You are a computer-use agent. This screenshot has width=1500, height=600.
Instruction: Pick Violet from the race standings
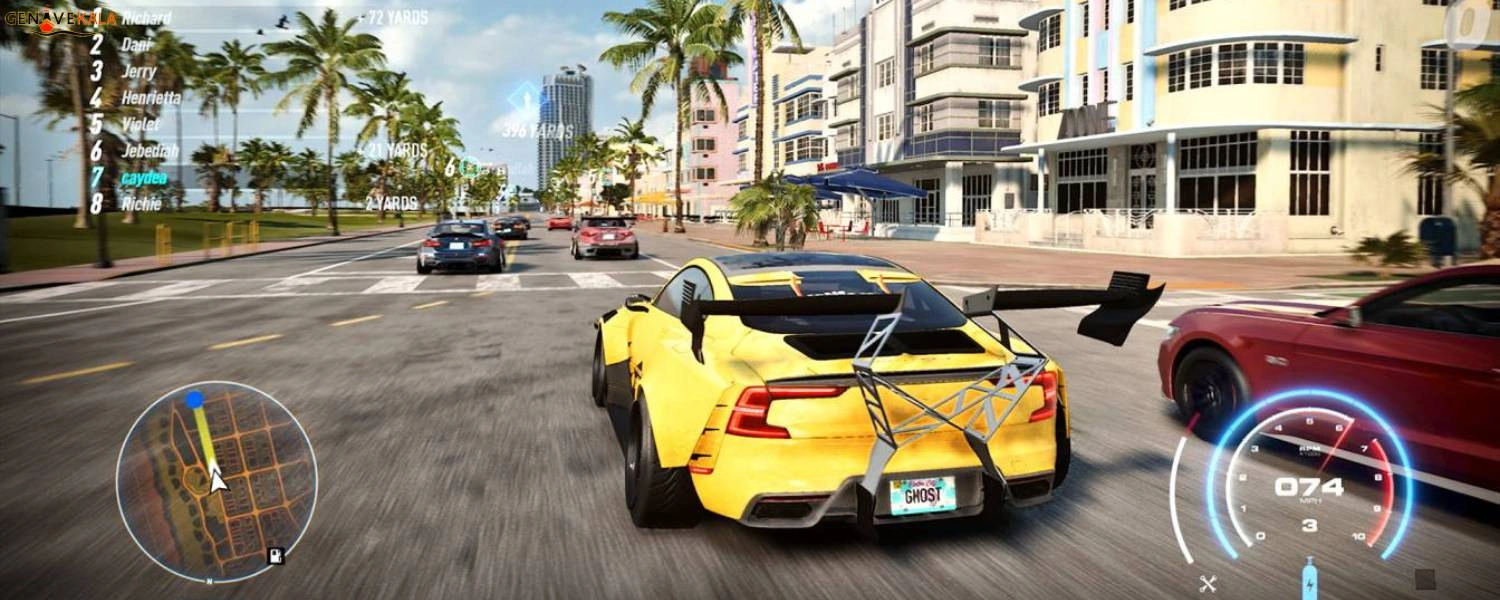pyautogui.click(x=140, y=125)
